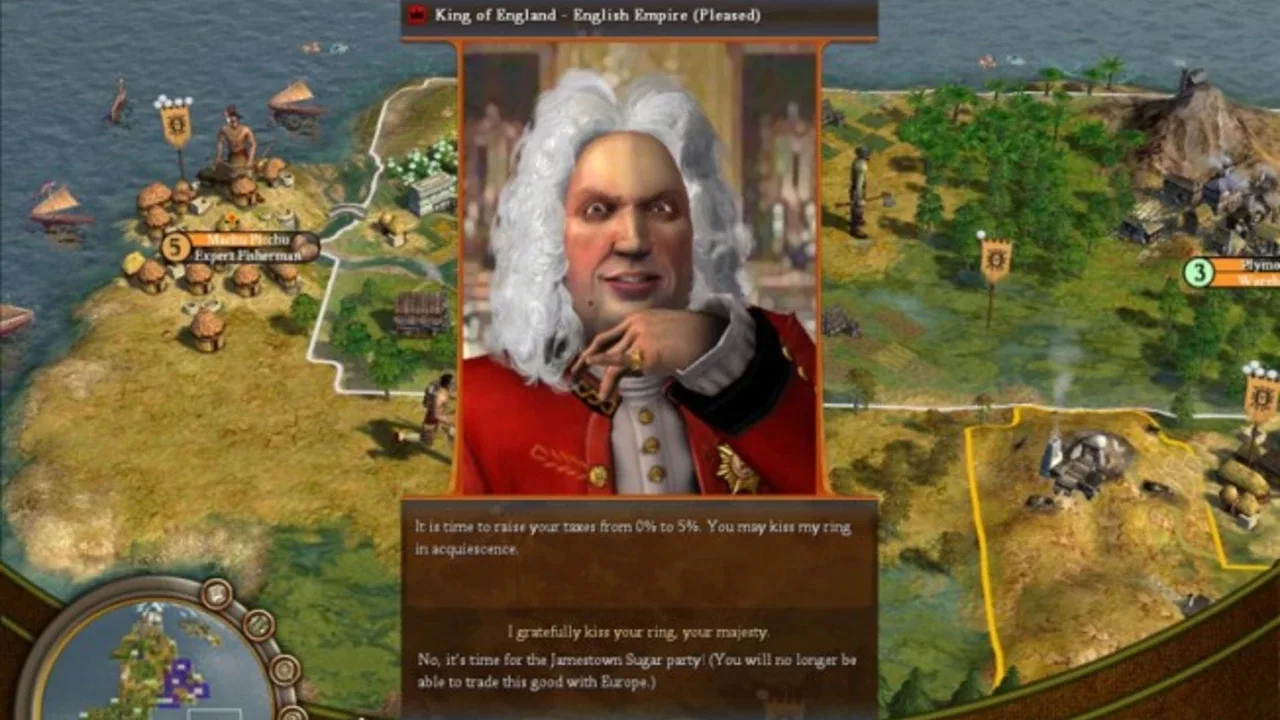
Task: Toggle the third circular option on the minimap edge
Action: 286,668
